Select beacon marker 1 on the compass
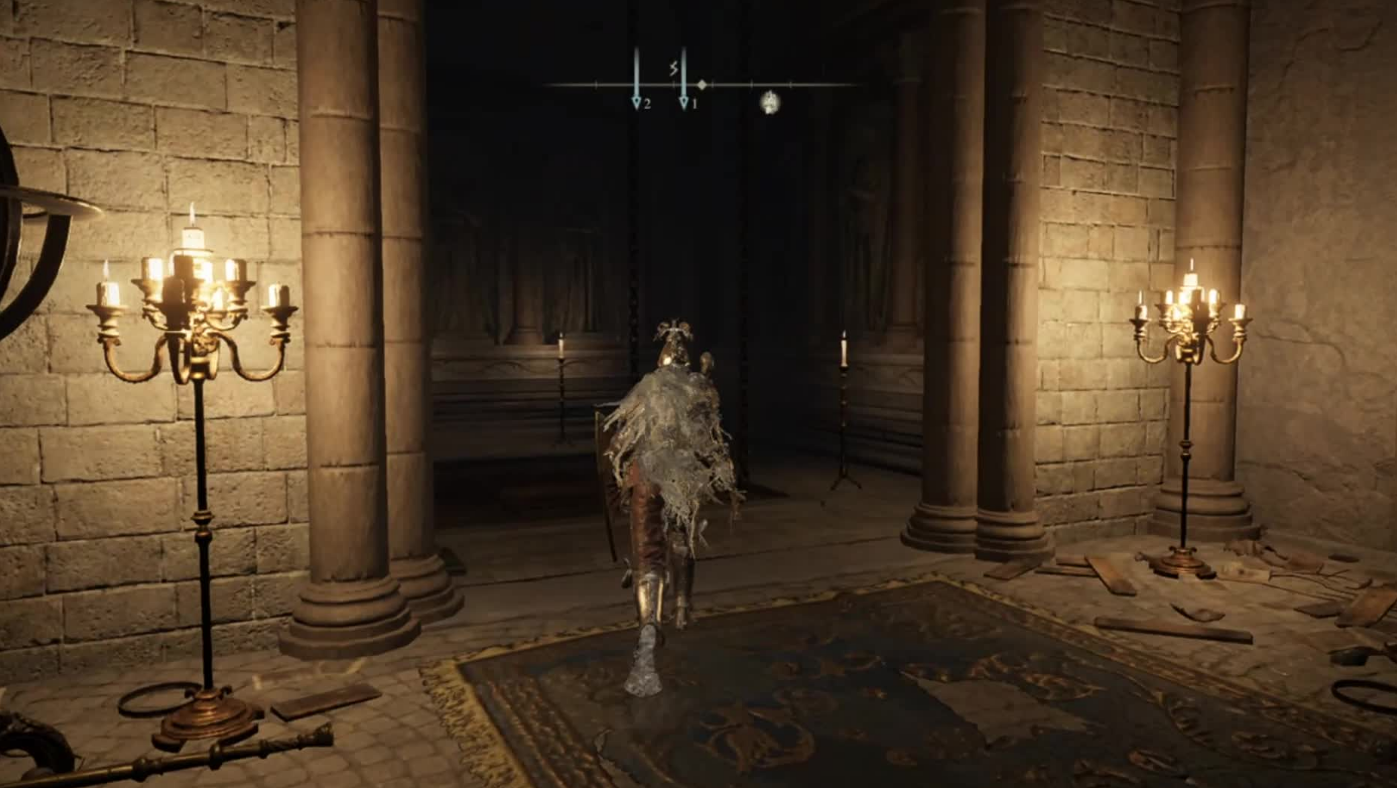The height and width of the screenshot is (788, 1397). tap(685, 99)
